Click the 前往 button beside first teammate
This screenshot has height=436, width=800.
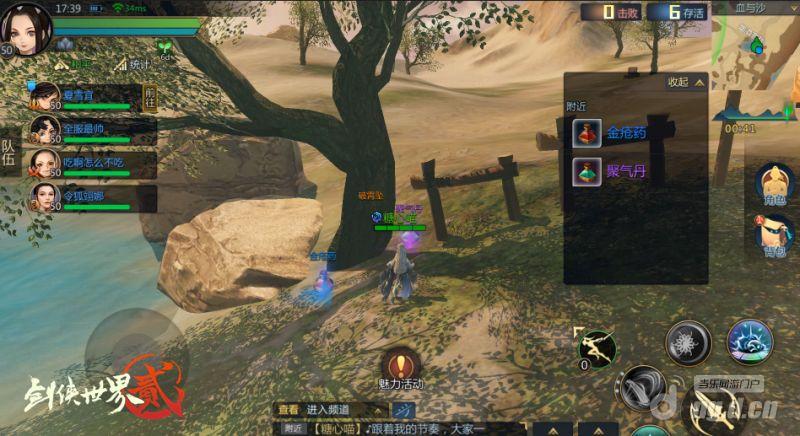pyautogui.click(x=150, y=97)
